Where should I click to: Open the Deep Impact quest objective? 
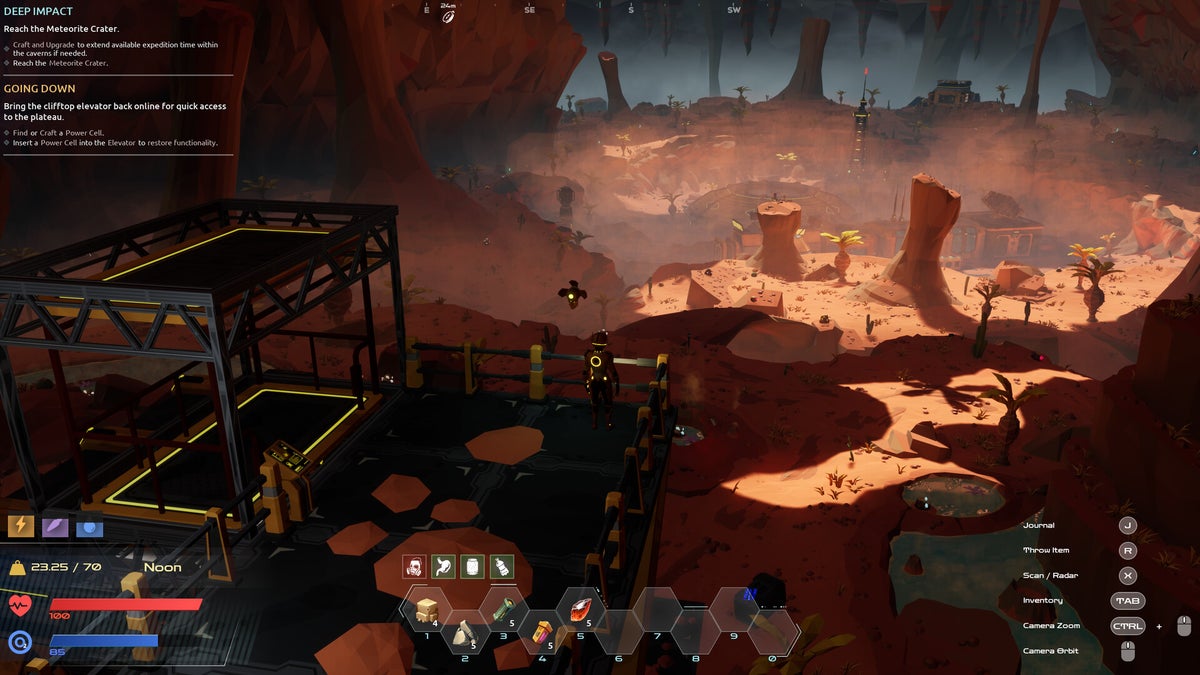pos(40,11)
